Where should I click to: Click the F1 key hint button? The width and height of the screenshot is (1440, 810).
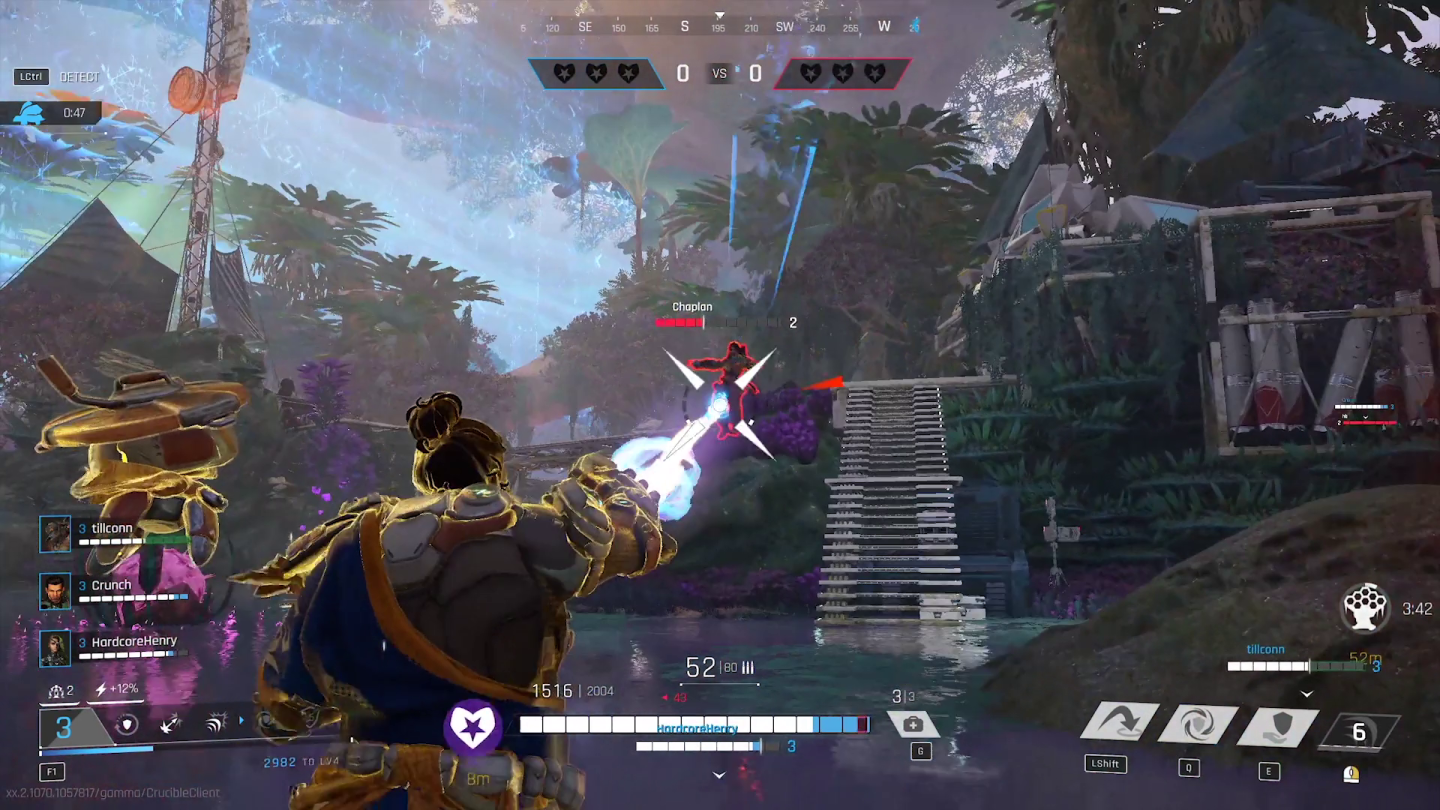(x=51, y=771)
